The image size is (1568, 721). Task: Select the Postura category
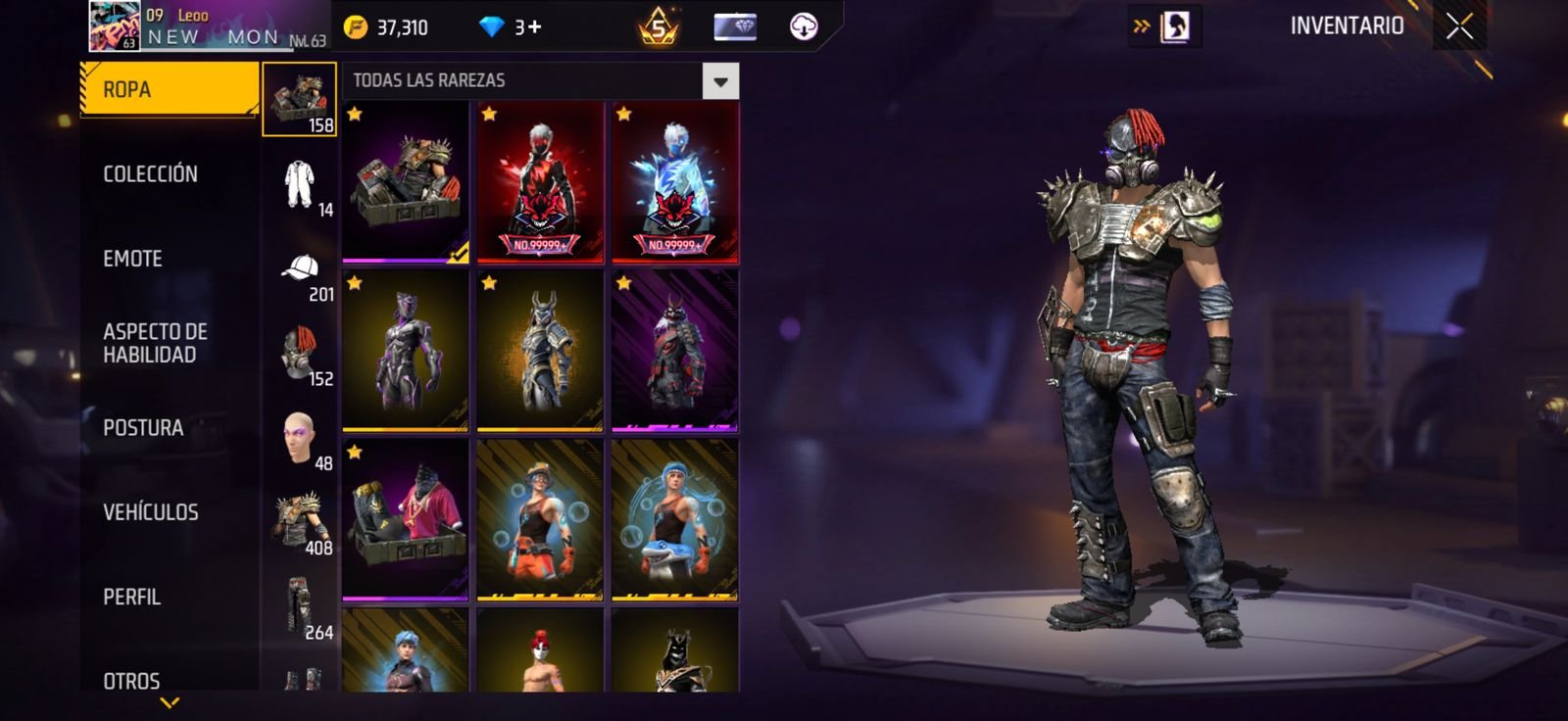[143, 428]
